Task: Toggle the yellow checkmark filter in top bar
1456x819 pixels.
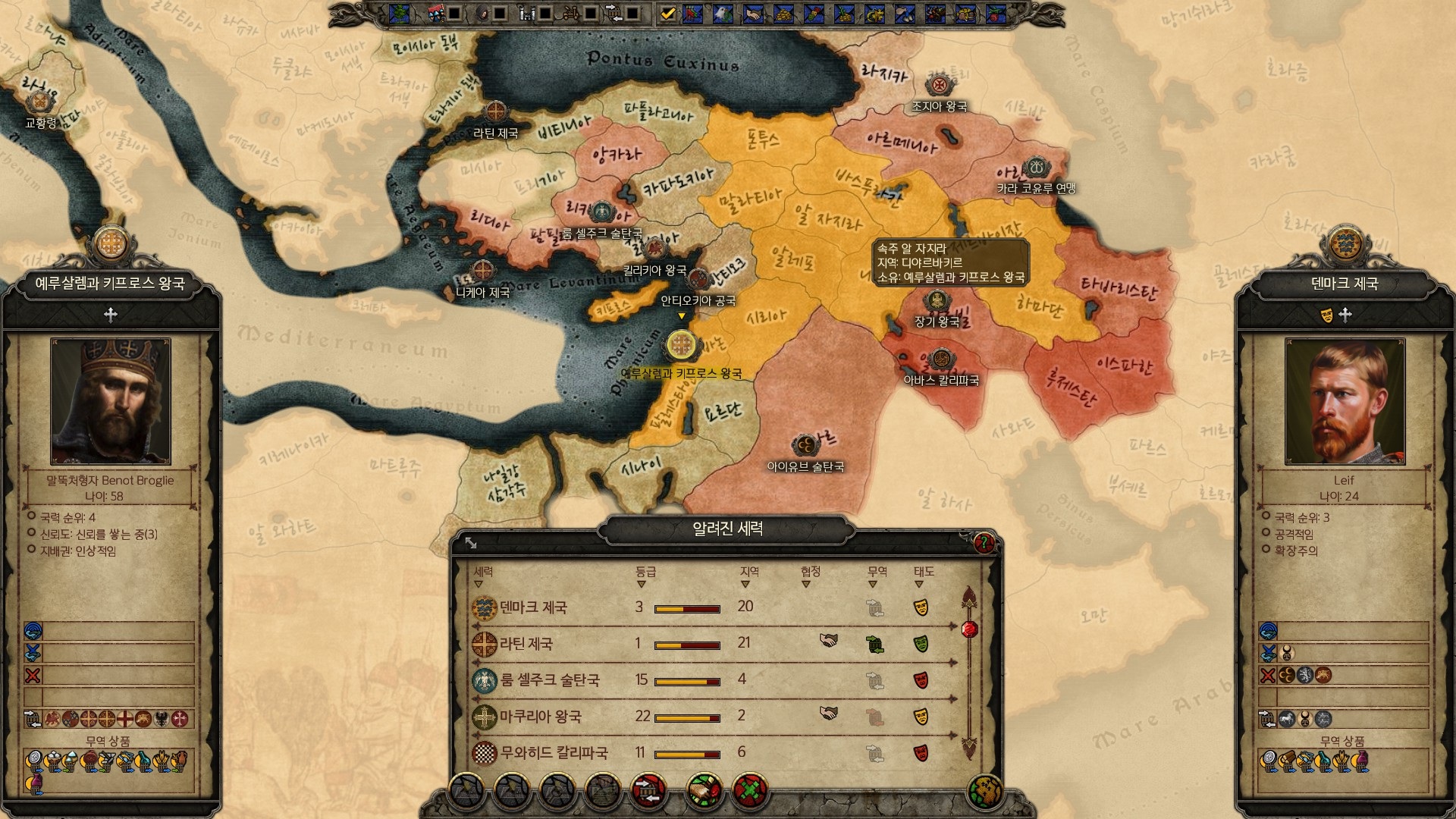Action: point(667,14)
